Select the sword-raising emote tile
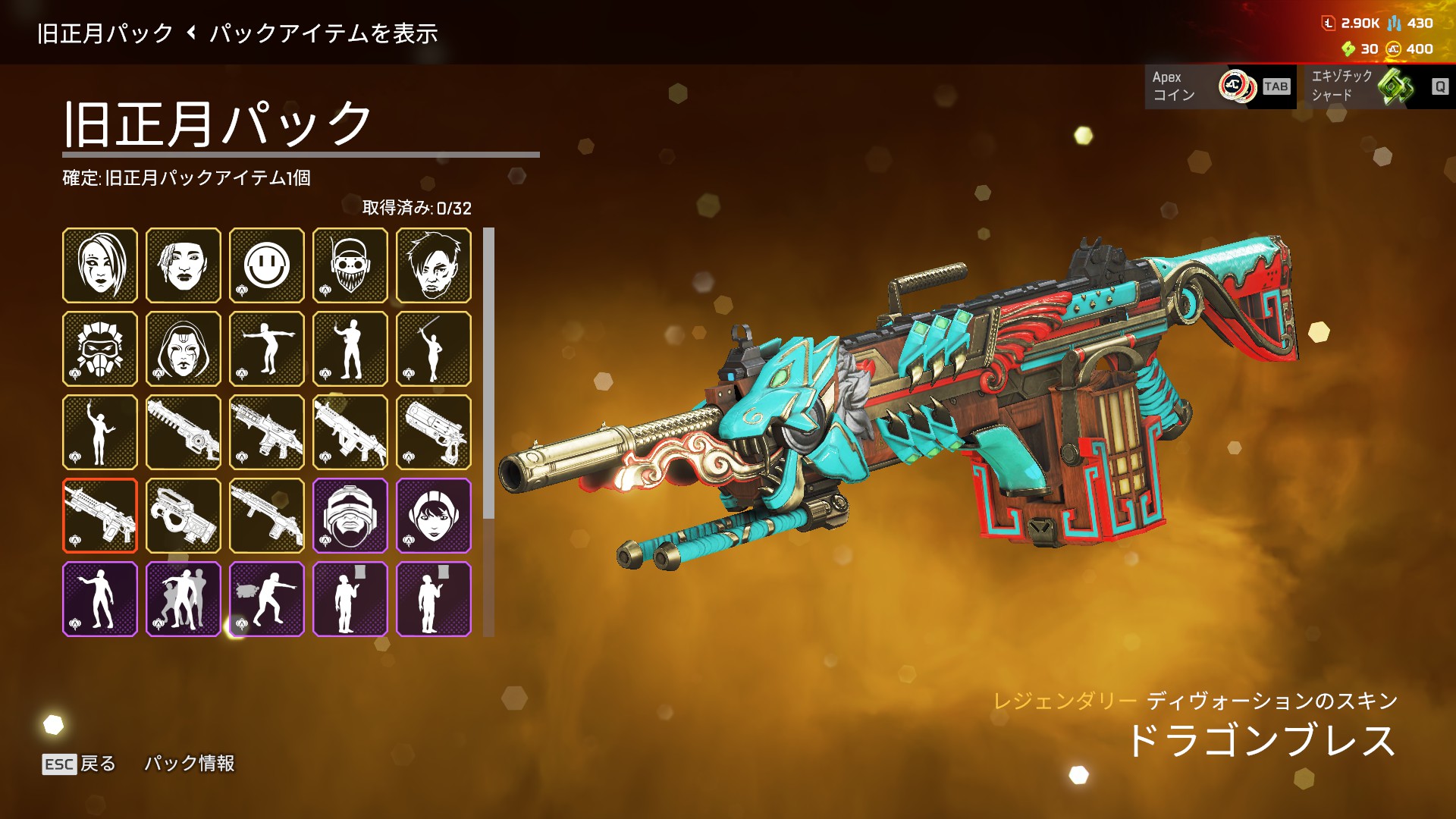 pyautogui.click(x=434, y=349)
